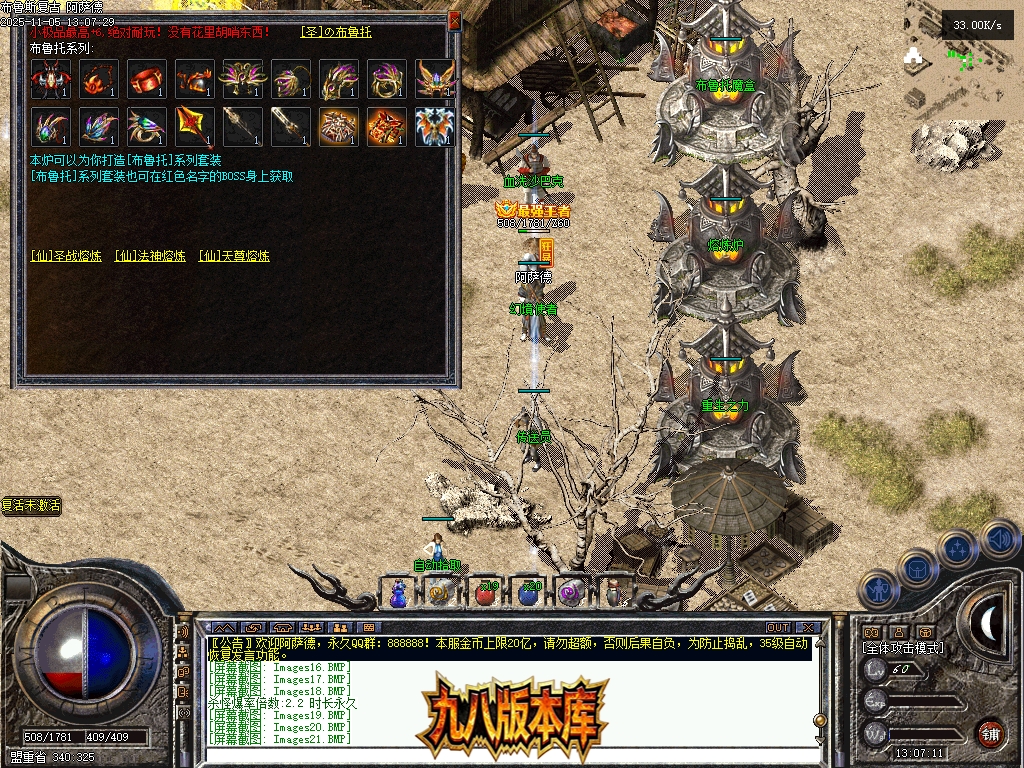The image size is (1024, 768).
Task: Choose [仙]圣战熔炼 option
Action: pyautogui.click(x=66, y=256)
